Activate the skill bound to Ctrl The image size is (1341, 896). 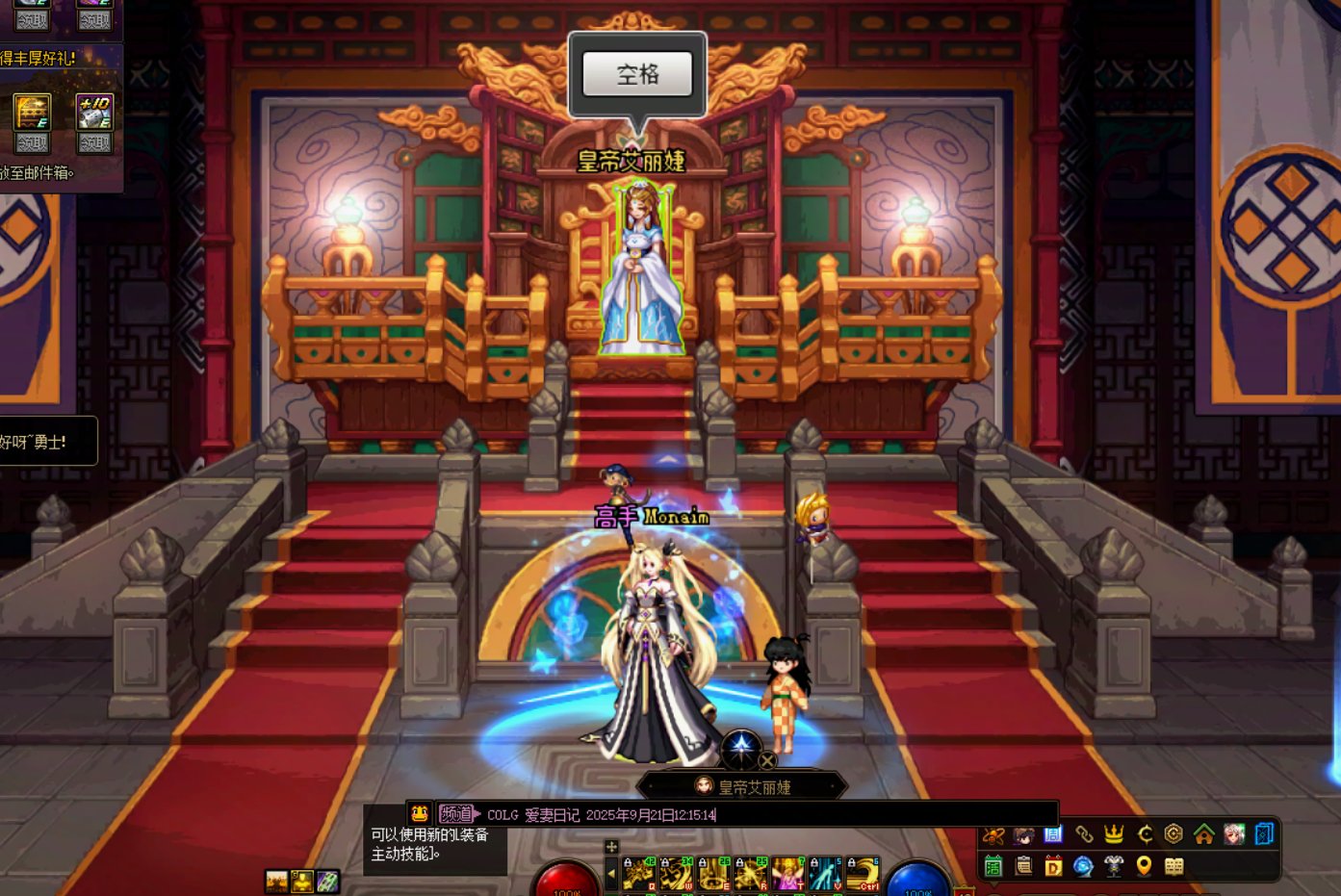coord(863,874)
